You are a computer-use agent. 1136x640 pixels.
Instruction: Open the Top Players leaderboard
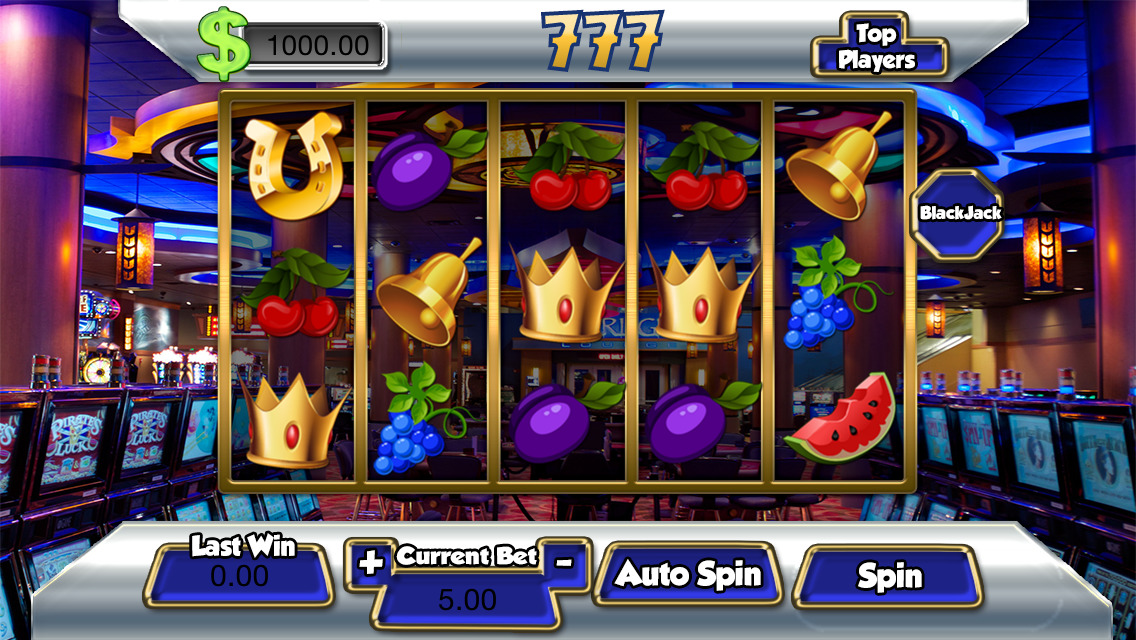[x=876, y=47]
